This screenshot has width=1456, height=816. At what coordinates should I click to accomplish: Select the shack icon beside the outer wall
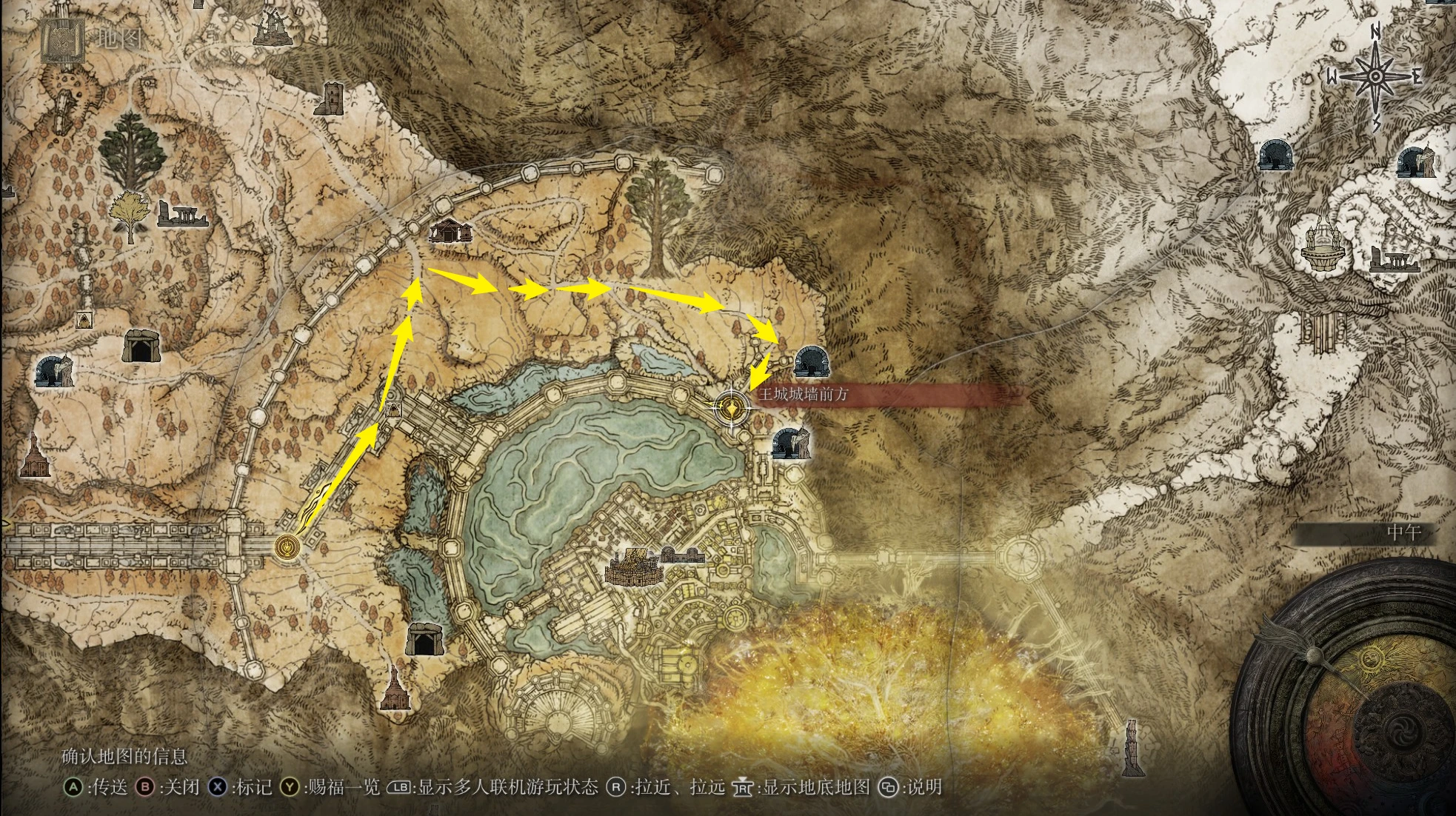(450, 232)
